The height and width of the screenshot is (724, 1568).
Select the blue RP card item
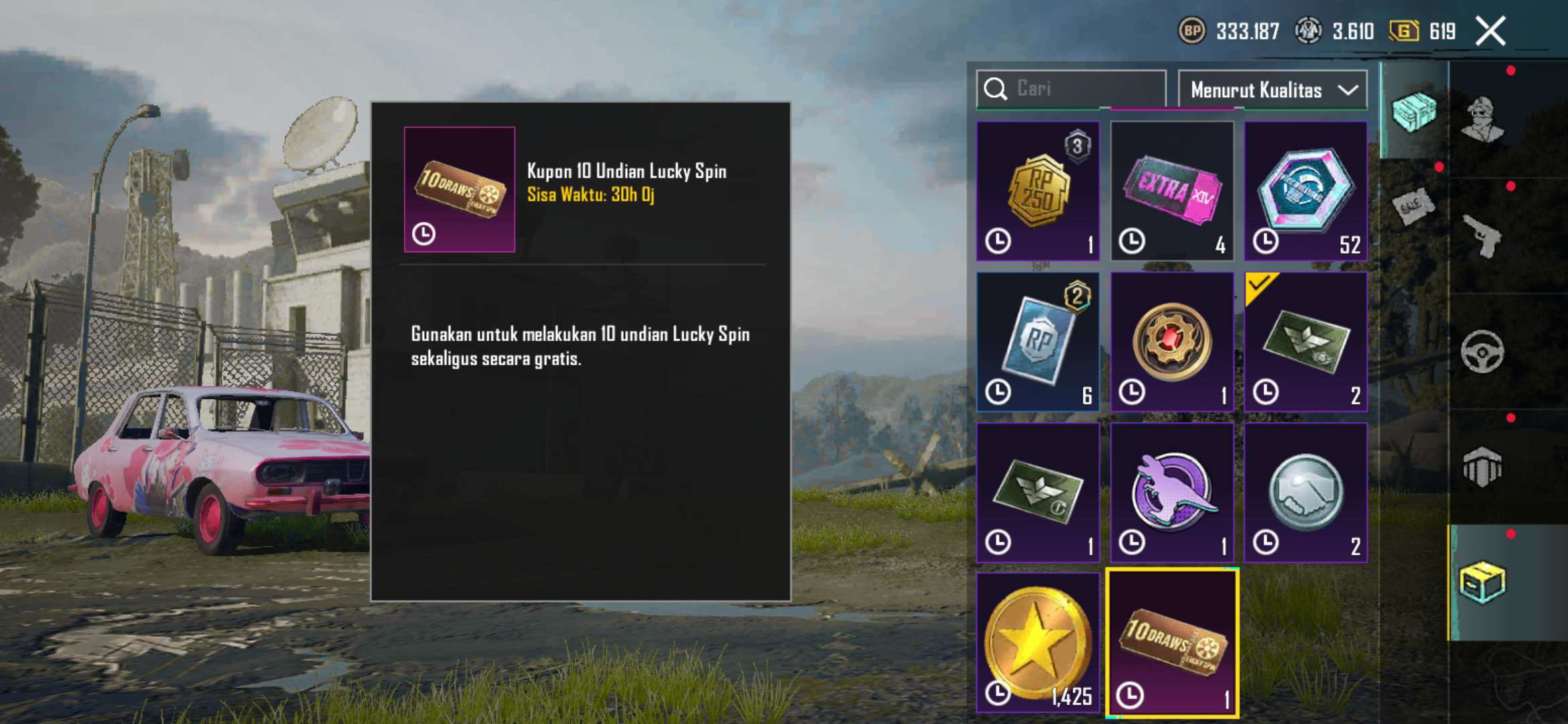click(1038, 342)
